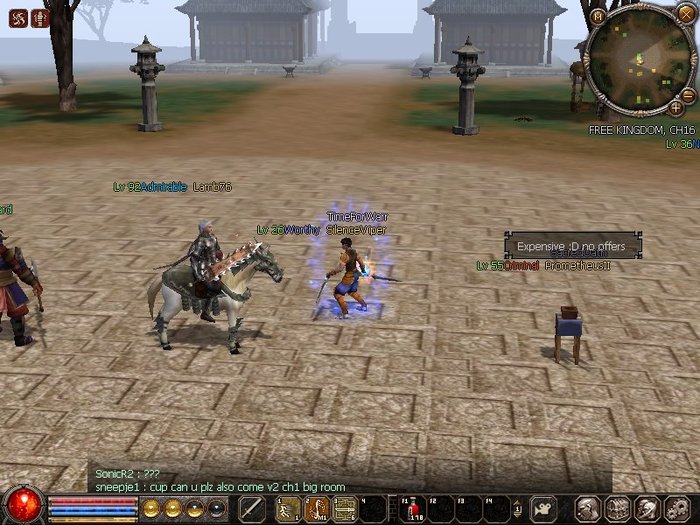This screenshot has height=525, width=700.
Task: Open the character window from the bottom bar
Action: point(590,508)
